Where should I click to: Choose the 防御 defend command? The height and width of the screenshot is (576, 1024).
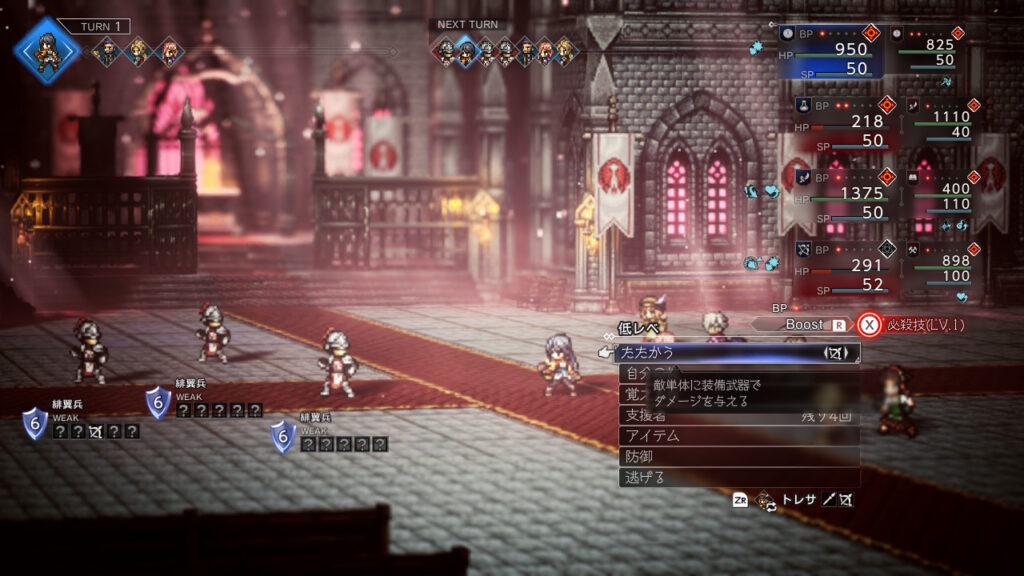click(738, 457)
